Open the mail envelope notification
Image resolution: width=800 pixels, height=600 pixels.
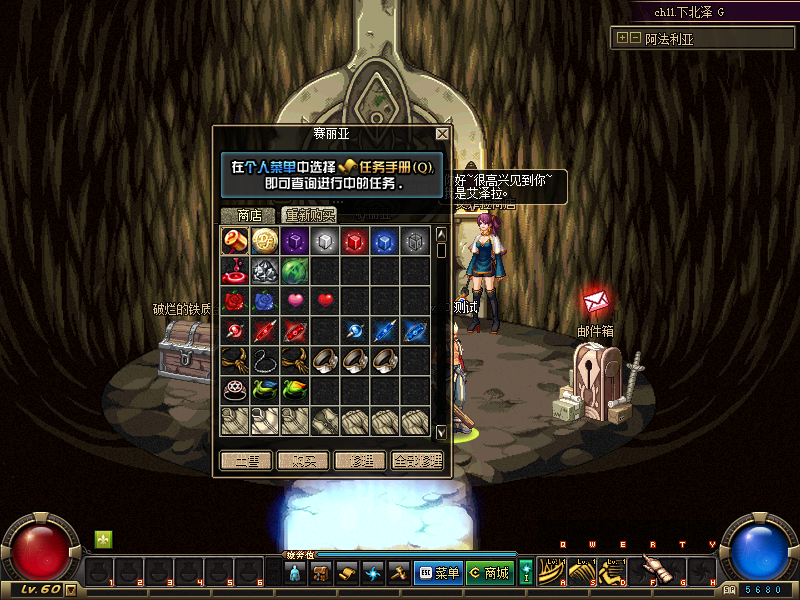[596, 301]
